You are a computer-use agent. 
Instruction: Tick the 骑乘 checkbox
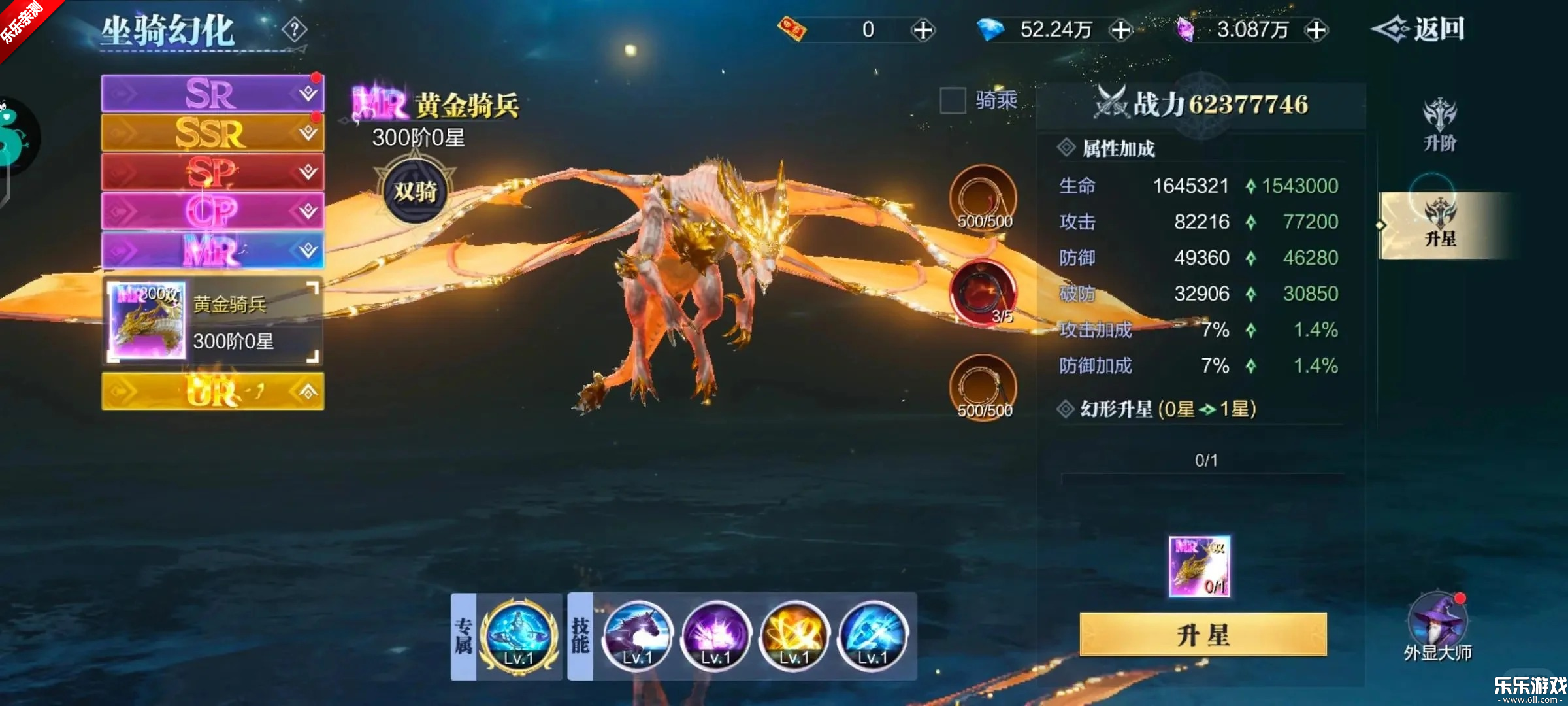click(x=953, y=101)
